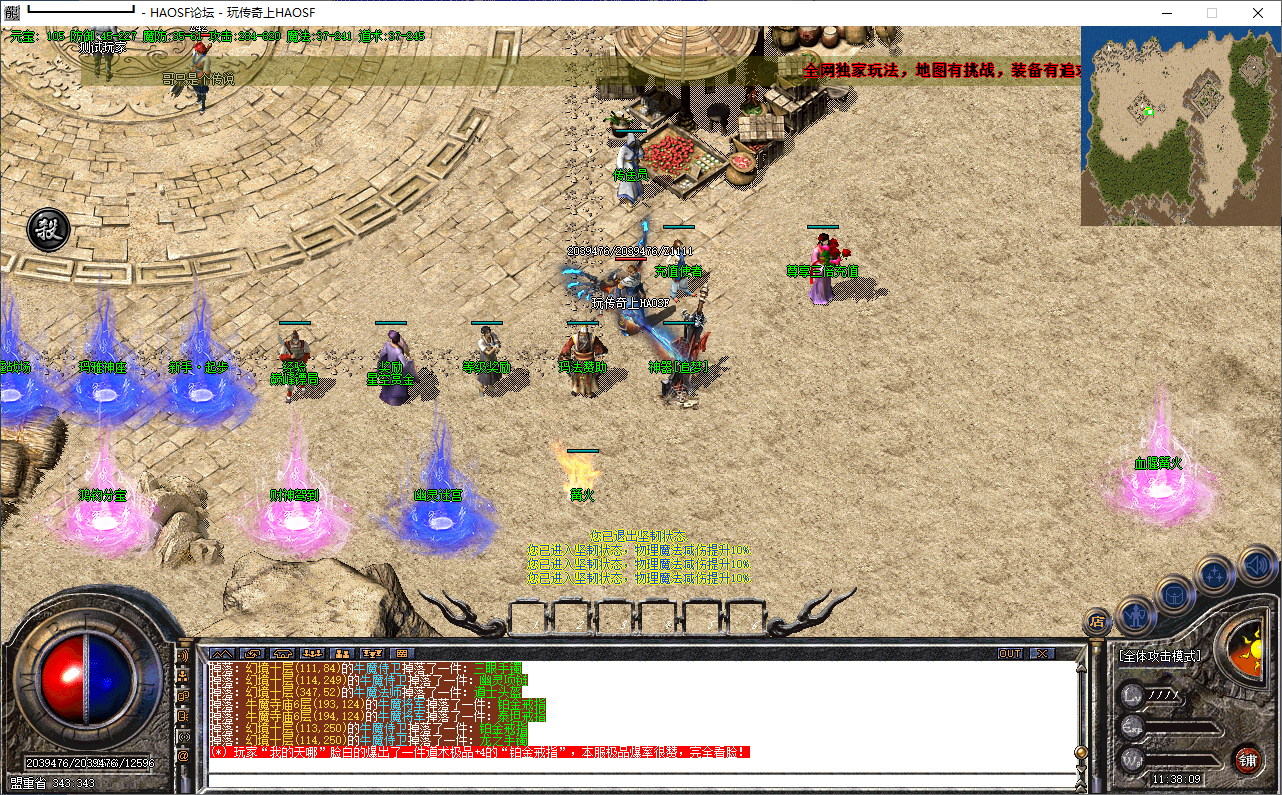Open the skills stars round button
This screenshot has height=795, width=1282.
click(x=1214, y=575)
